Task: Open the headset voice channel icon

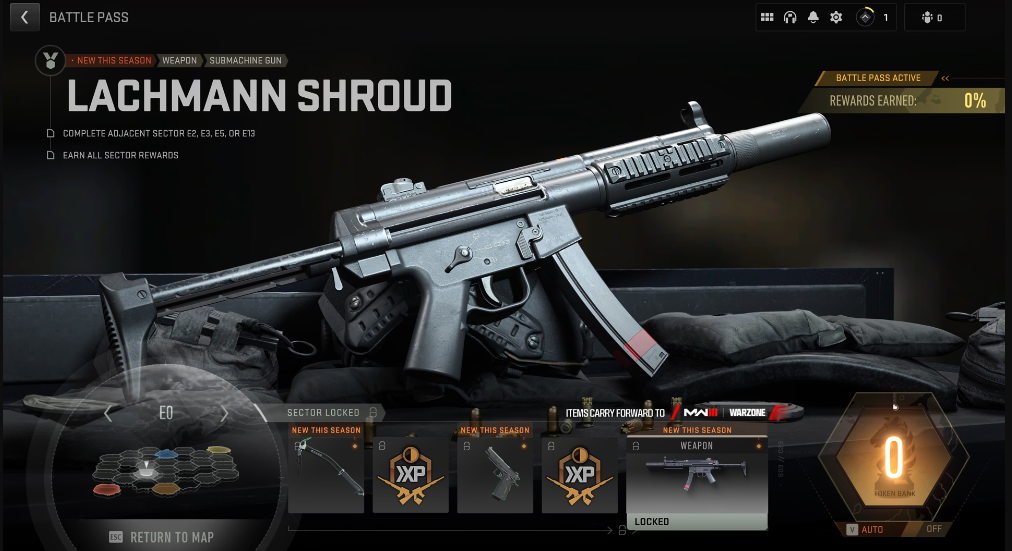Action: [790, 17]
